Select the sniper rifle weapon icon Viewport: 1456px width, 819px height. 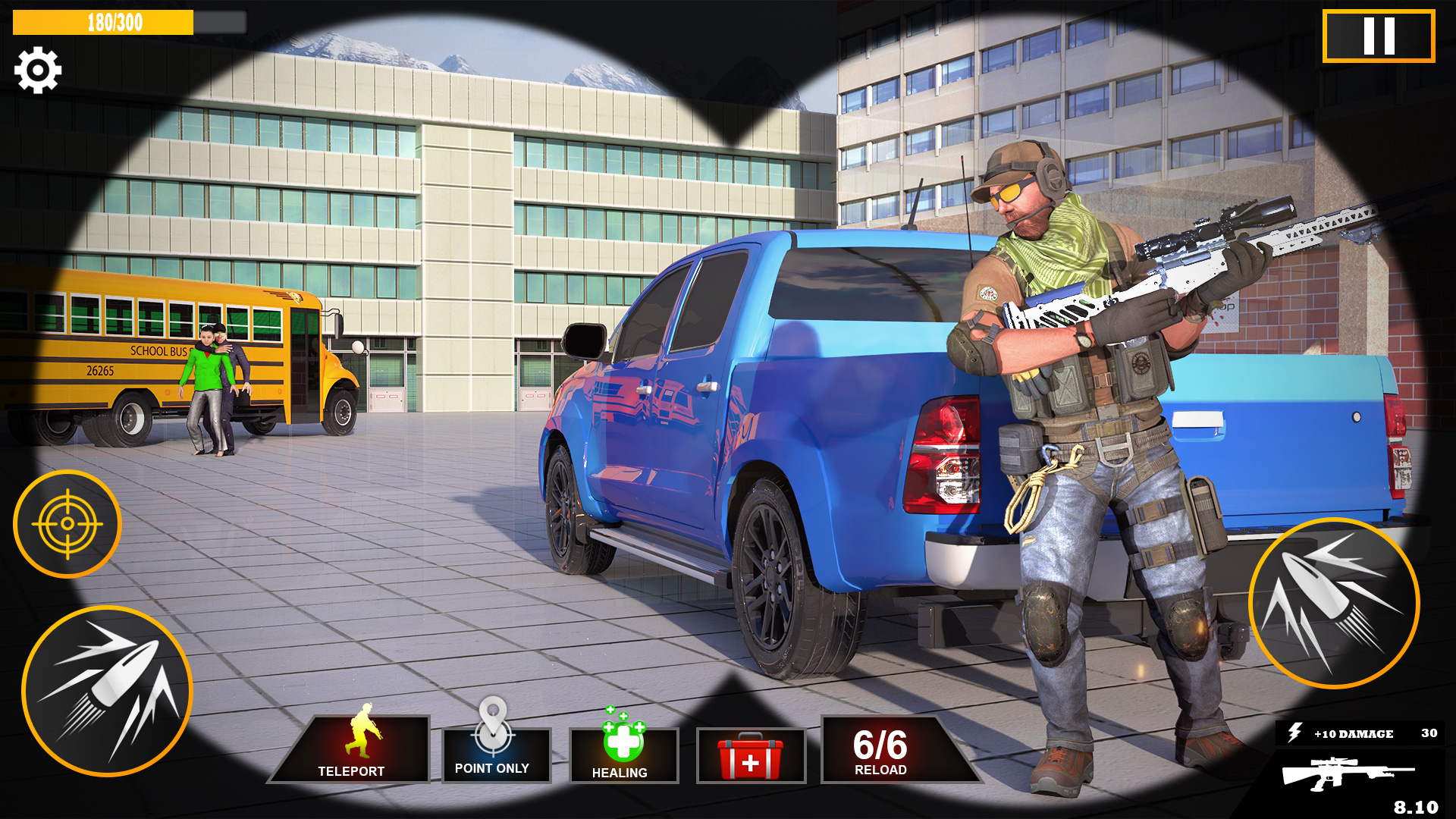point(1346,775)
